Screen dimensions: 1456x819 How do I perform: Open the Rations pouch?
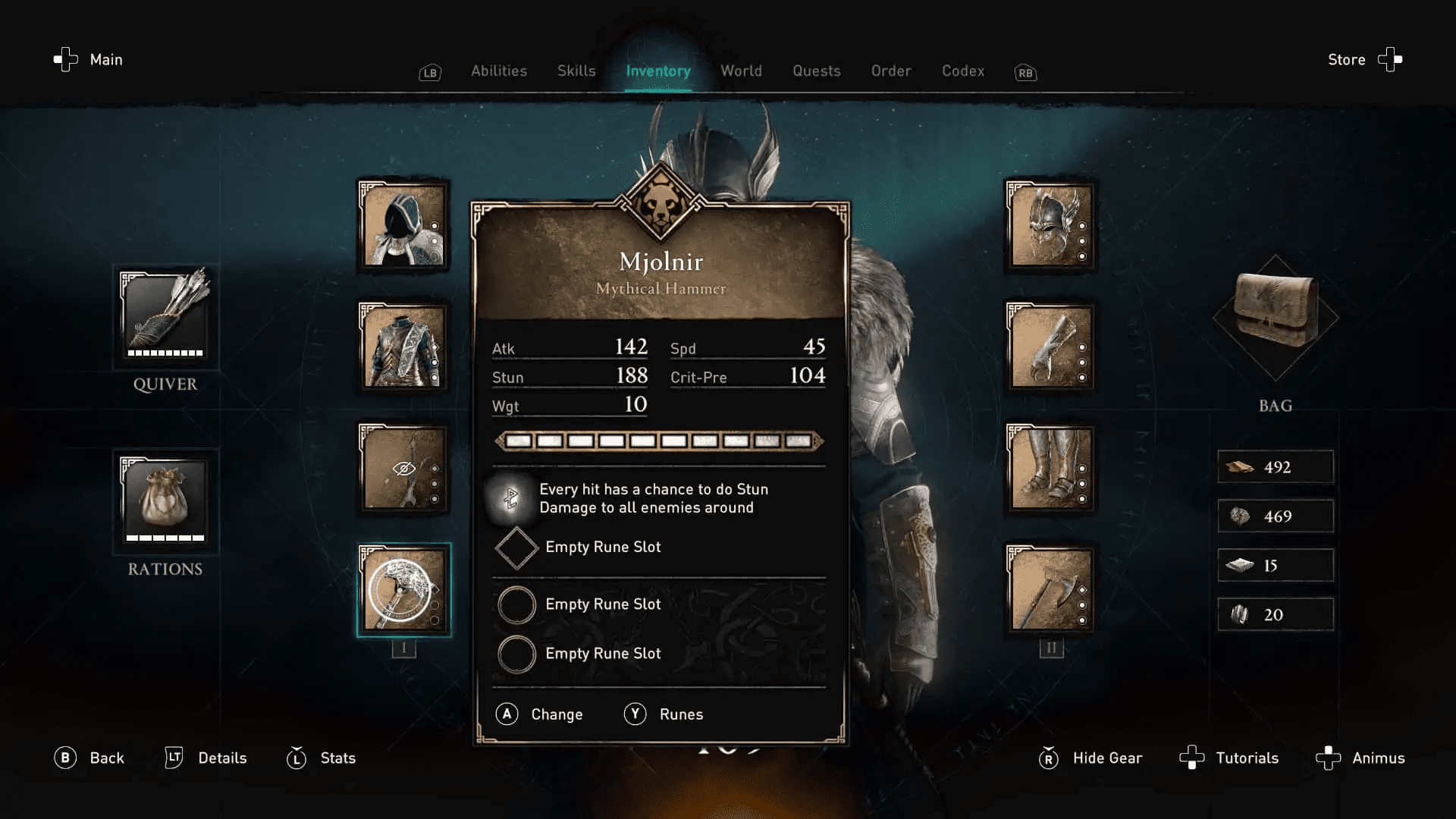(x=165, y=500)
